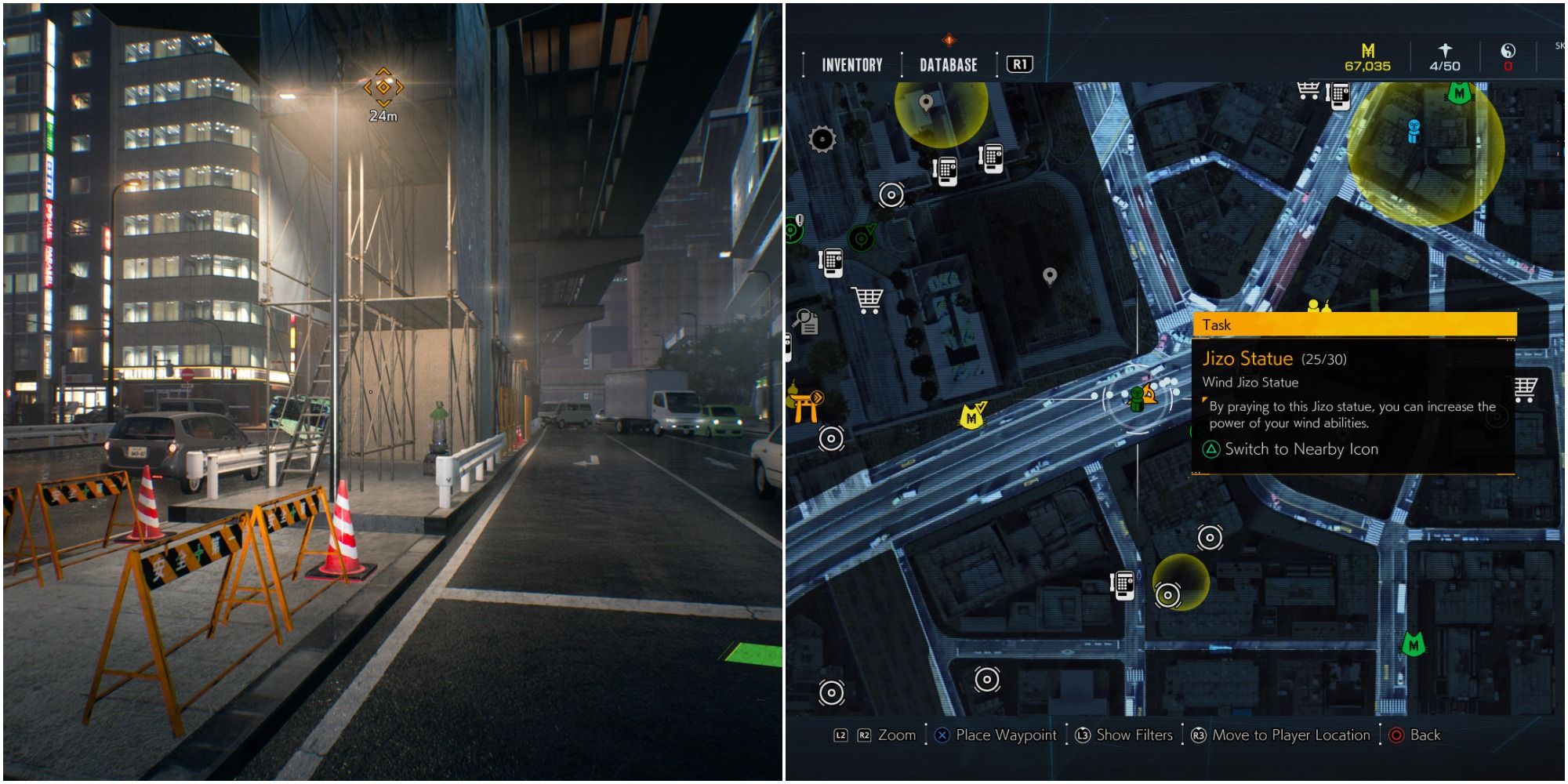Open the Database tab

[x=948, y=65]
